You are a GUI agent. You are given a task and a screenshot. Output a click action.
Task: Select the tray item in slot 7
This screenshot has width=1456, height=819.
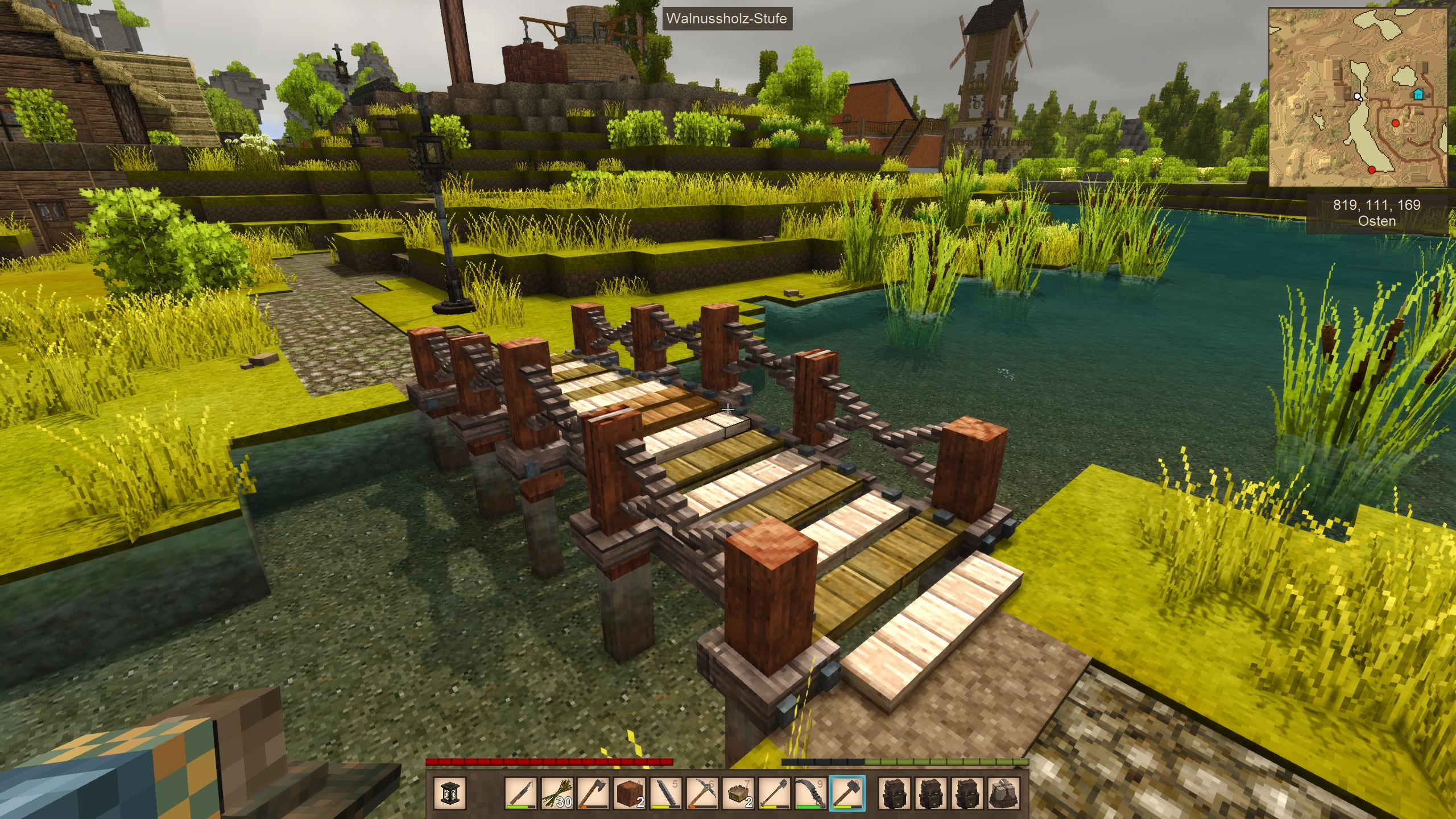(738, 793)
